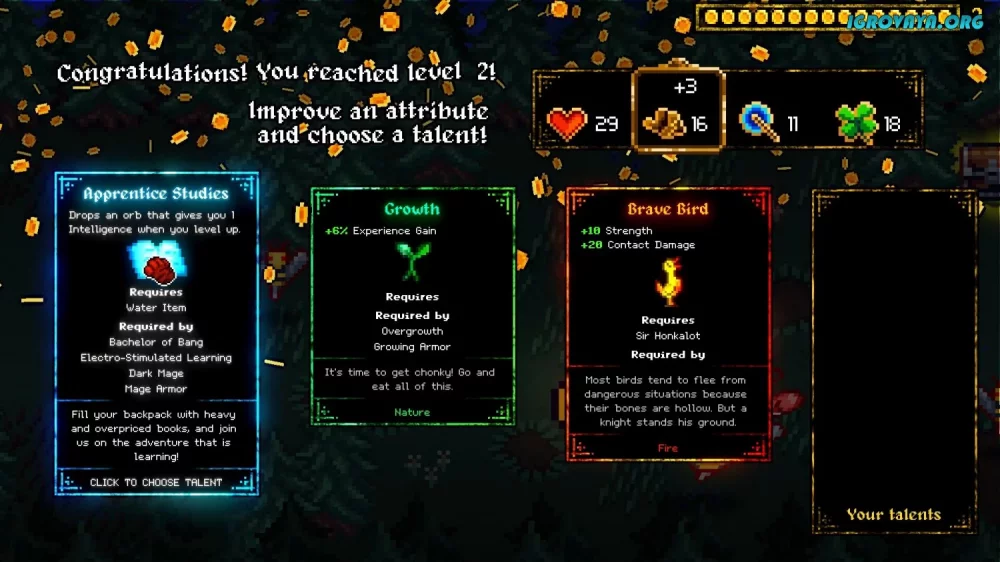
Task: Improve the four-leaf clover luck attribute
Action: tap(863, 123)
